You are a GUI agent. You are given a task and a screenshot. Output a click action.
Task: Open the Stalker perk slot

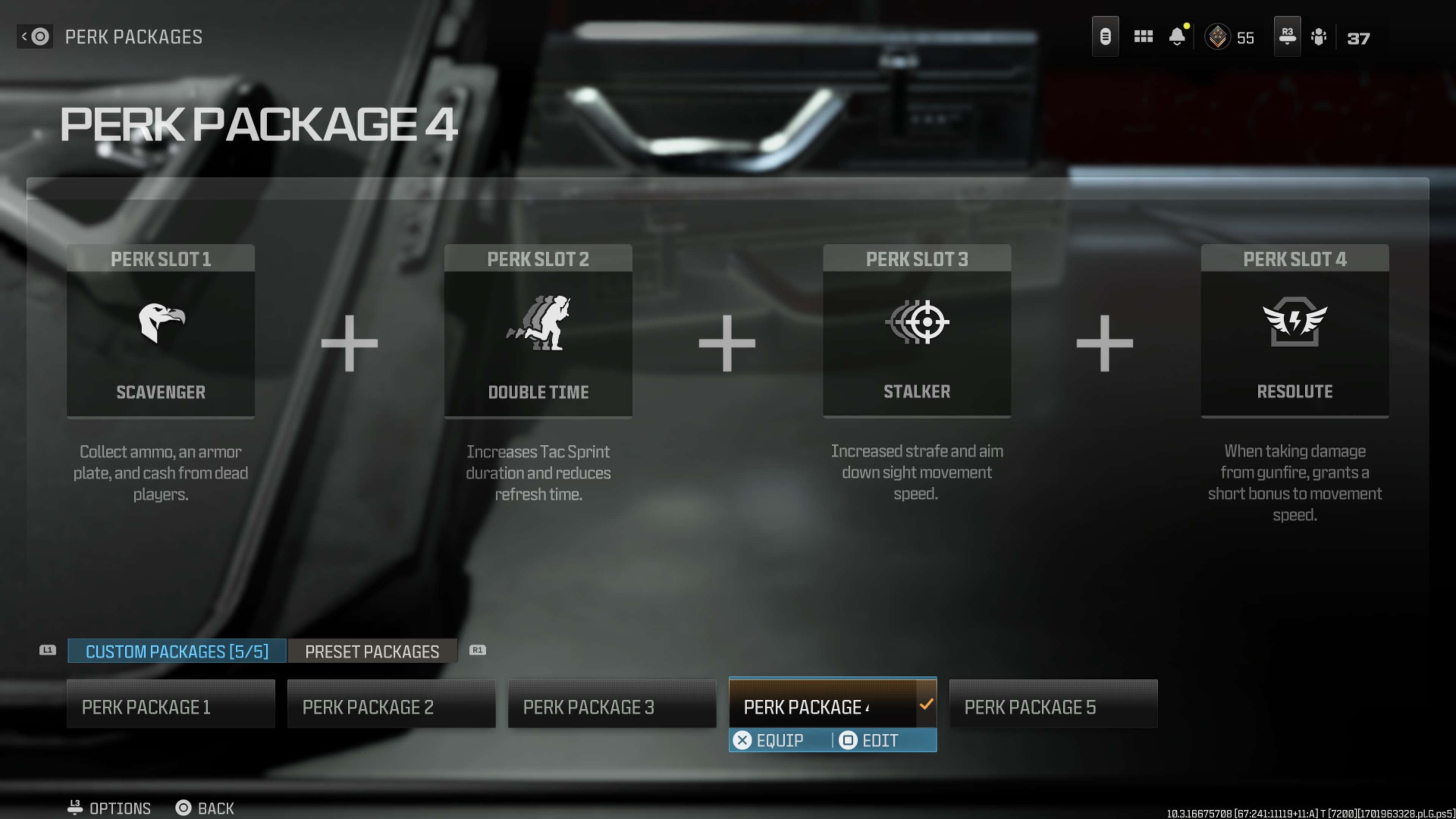pos(916,331)
